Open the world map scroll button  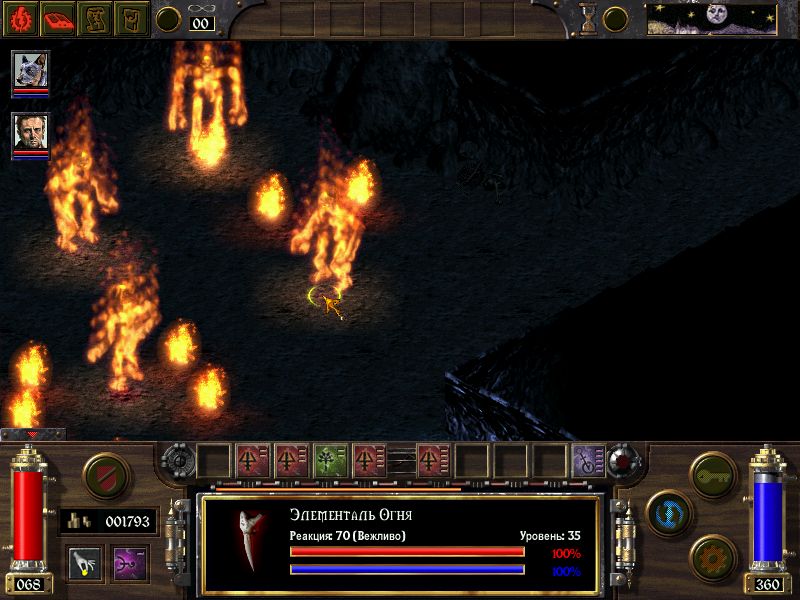(x=96, y=18)
